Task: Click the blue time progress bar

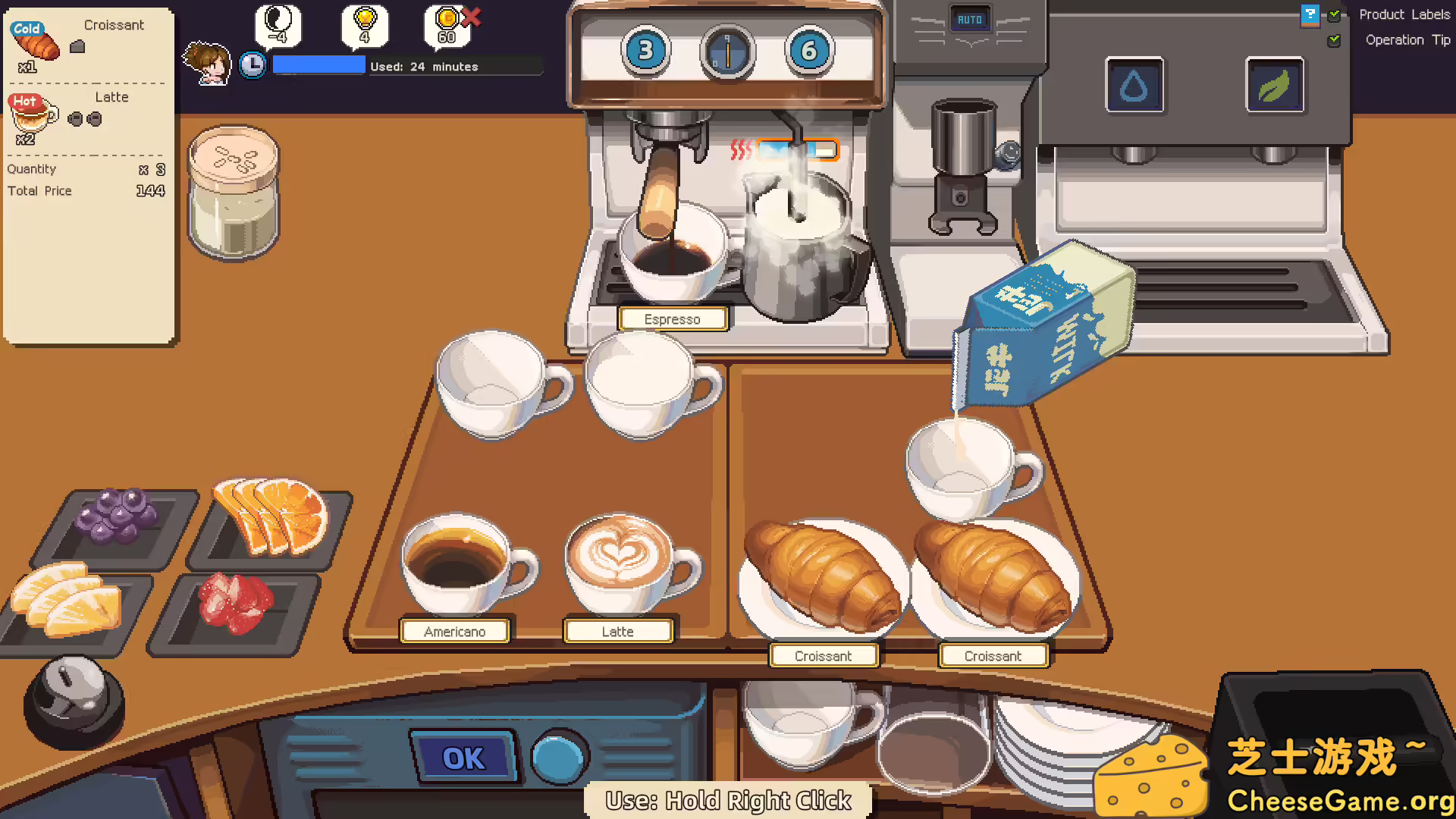Action: coord(318,64)
